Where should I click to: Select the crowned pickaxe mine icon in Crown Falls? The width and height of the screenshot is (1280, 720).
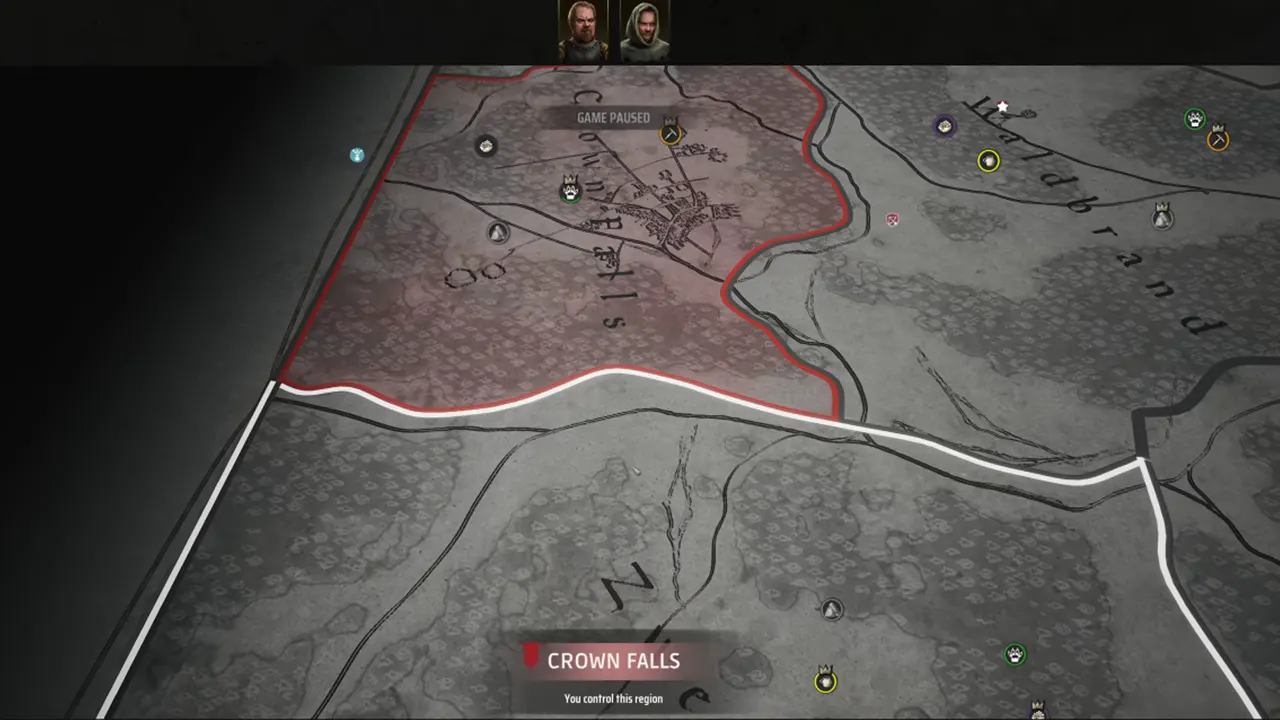(x=668, y=132)
